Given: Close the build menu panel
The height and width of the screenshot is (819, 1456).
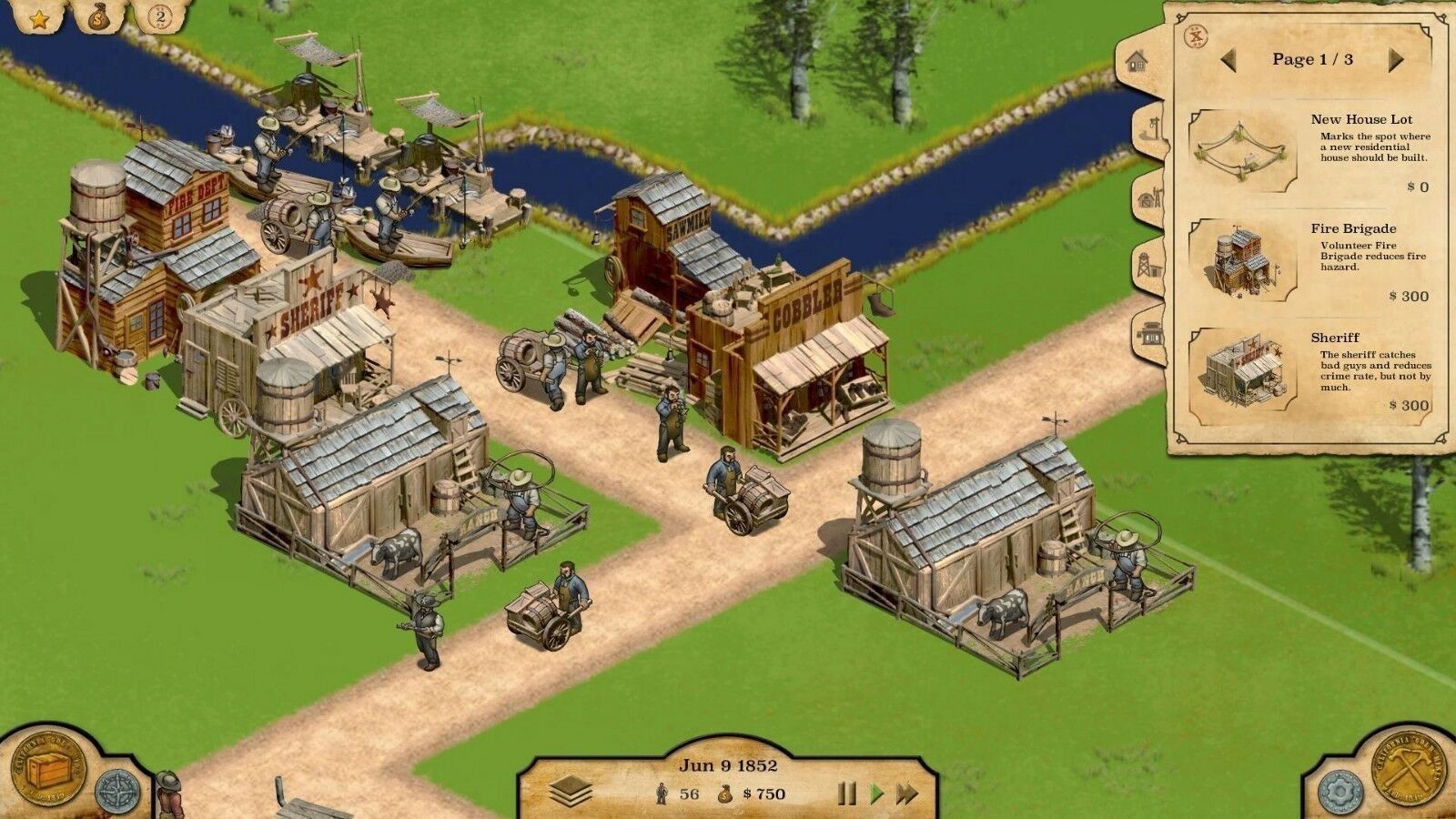Looking at the screenshot, I should [x=1195, y=37].
